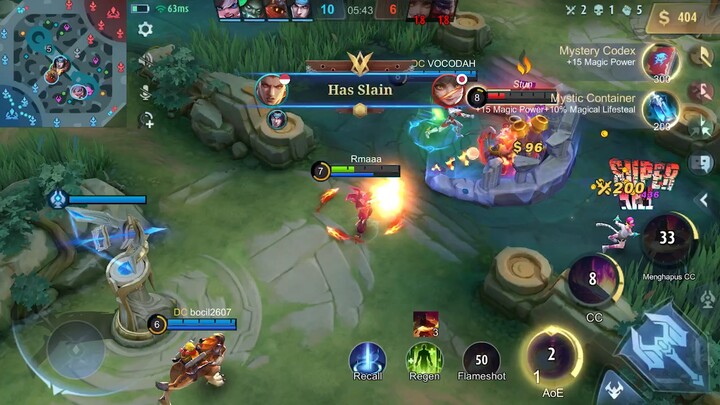Cast the CC skill
The height and width of the screenshot is (405, 720).
[593, 280]
